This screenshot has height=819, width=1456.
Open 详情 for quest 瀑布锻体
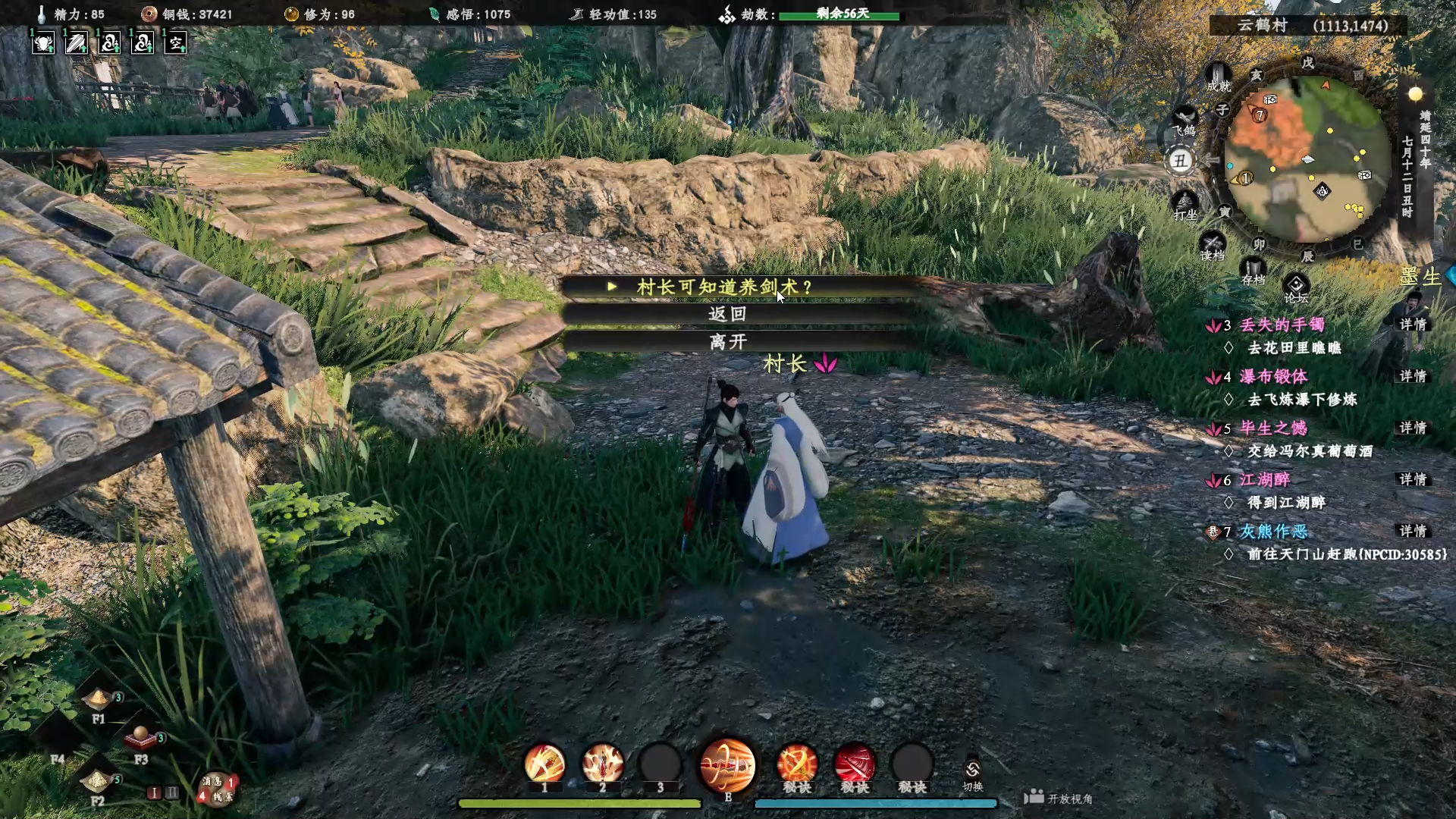tap(1413, 376)
